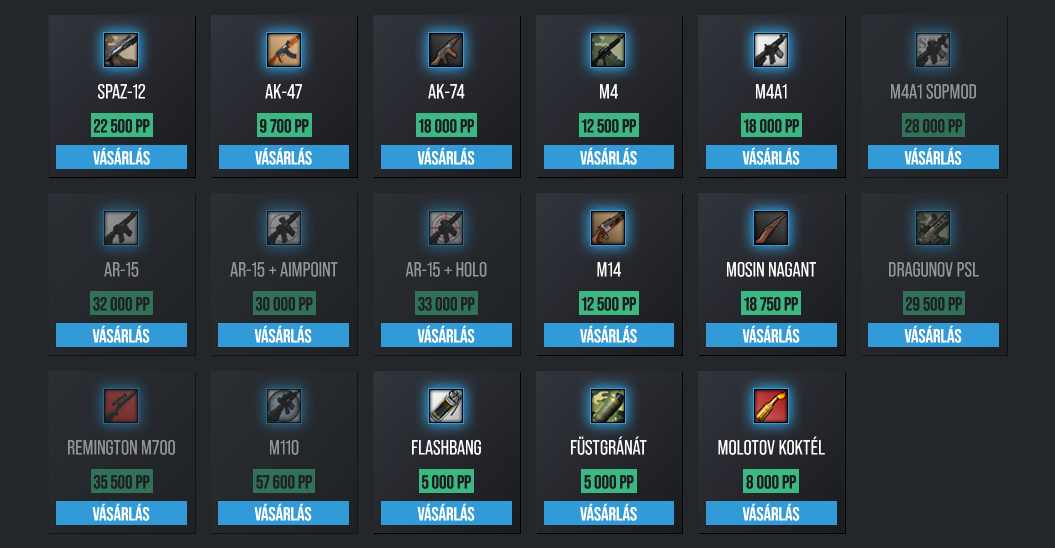This screenshot has height=548, width=1055.
Task: Select the Molotov Koktél bottle icon
Action: point(771,406)
